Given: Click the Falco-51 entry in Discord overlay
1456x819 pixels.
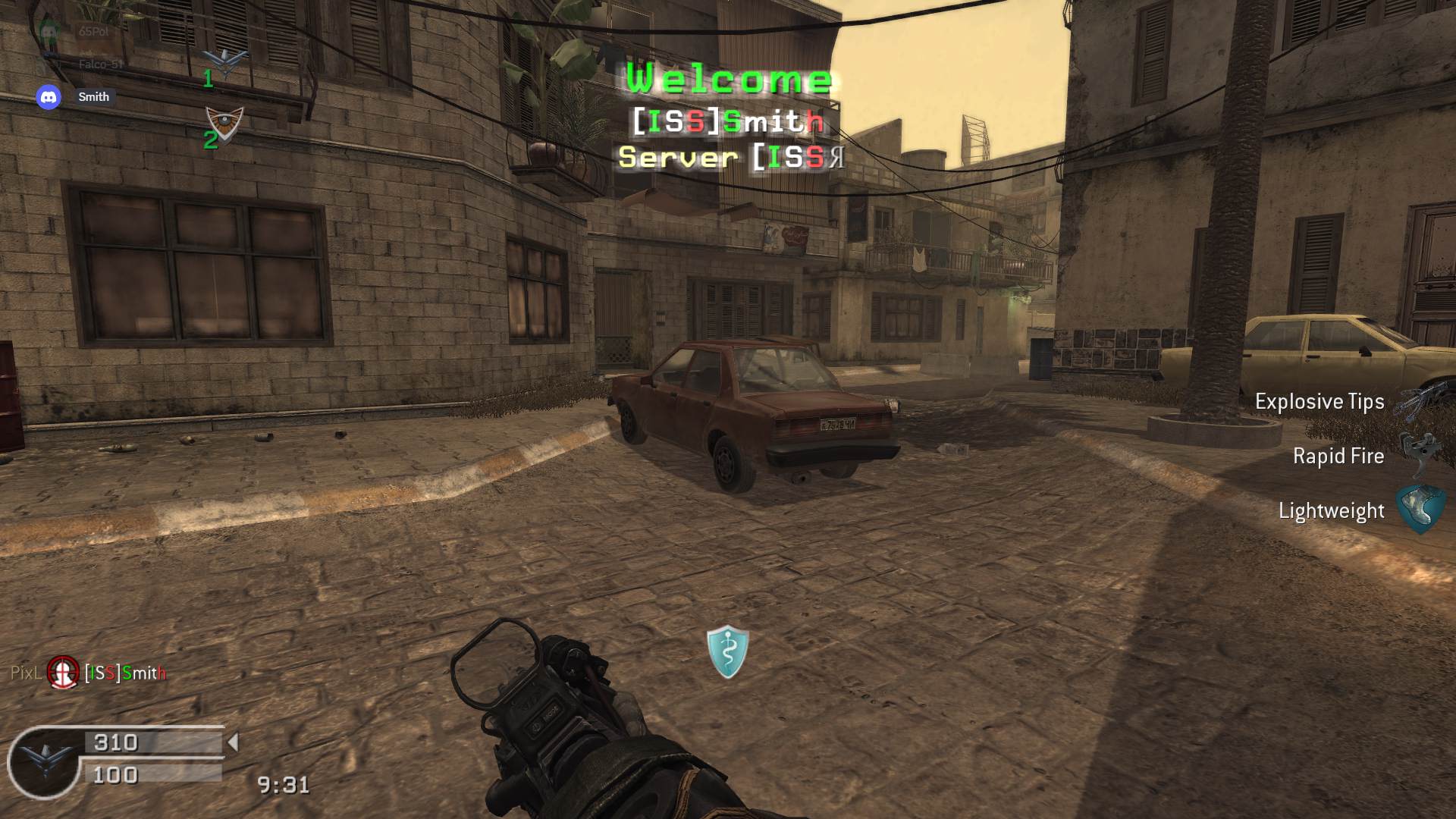Looking at the screenshot, I should pos(99,64).
